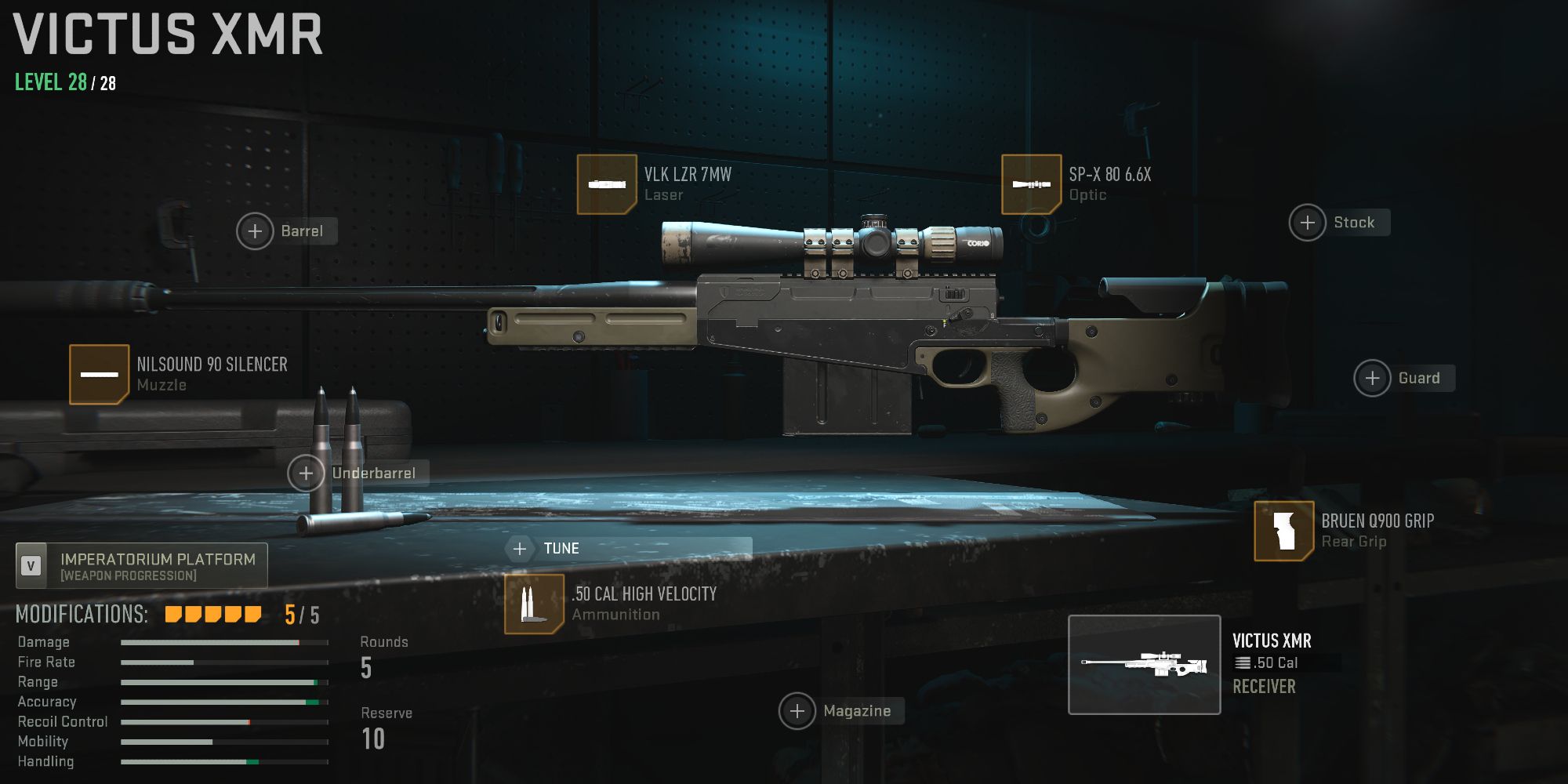This screenshot has width=1568, height=784.
Task: Add an attachment to the Barrel slot
Action: point(253,230)
